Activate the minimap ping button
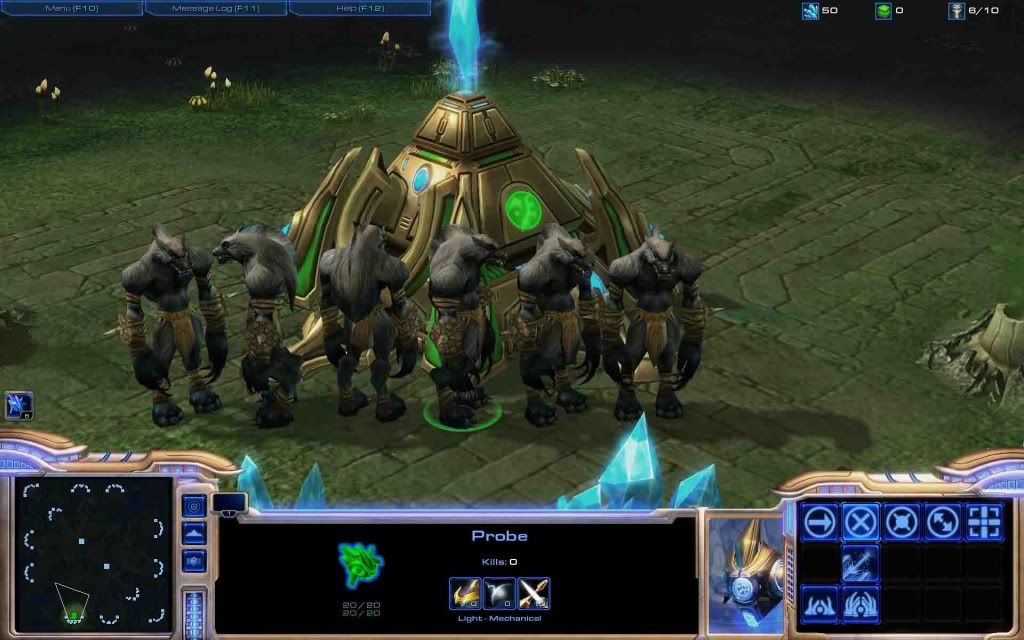The height and width of the screenshot is (640, 1024). click(x=195, y=506)
